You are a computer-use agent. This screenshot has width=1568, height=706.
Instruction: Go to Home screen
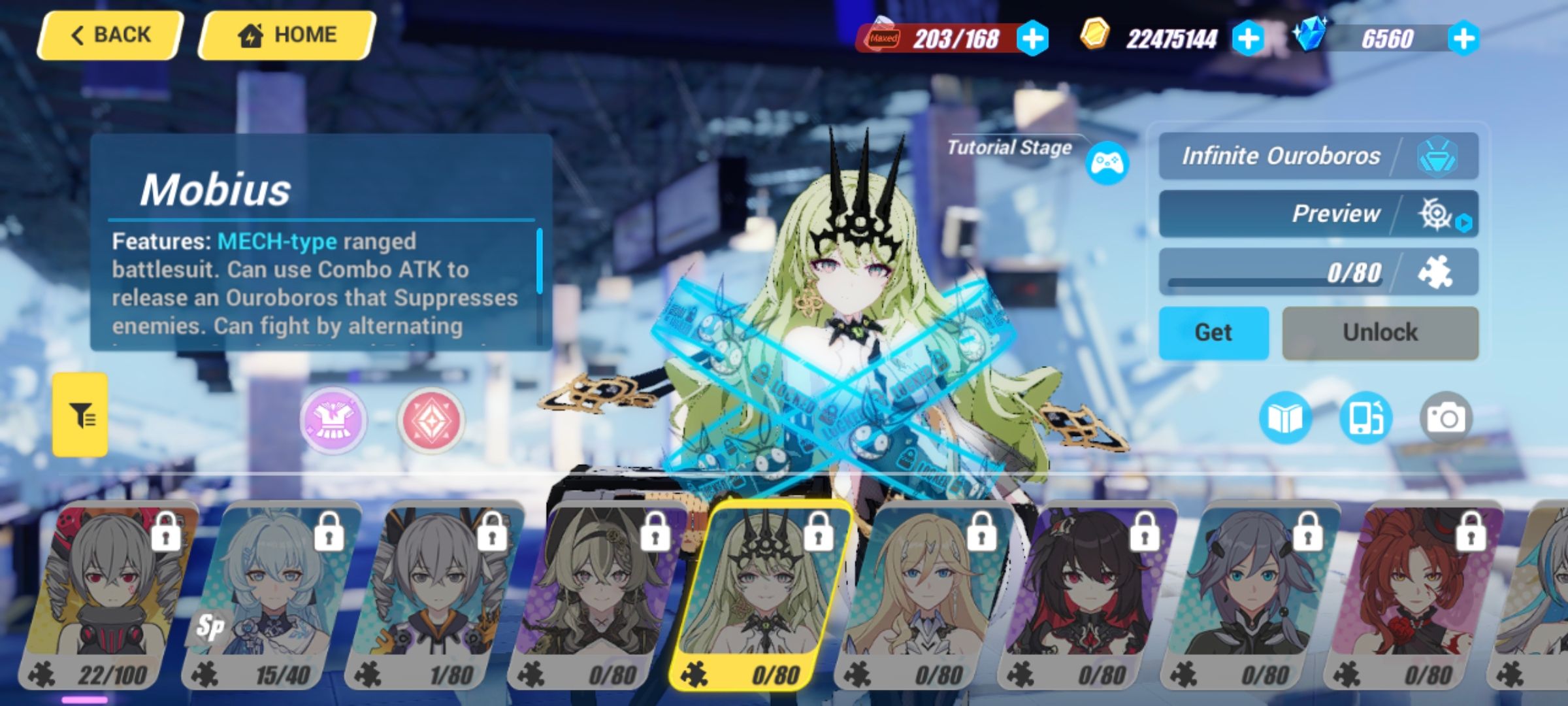coord(288,34)
